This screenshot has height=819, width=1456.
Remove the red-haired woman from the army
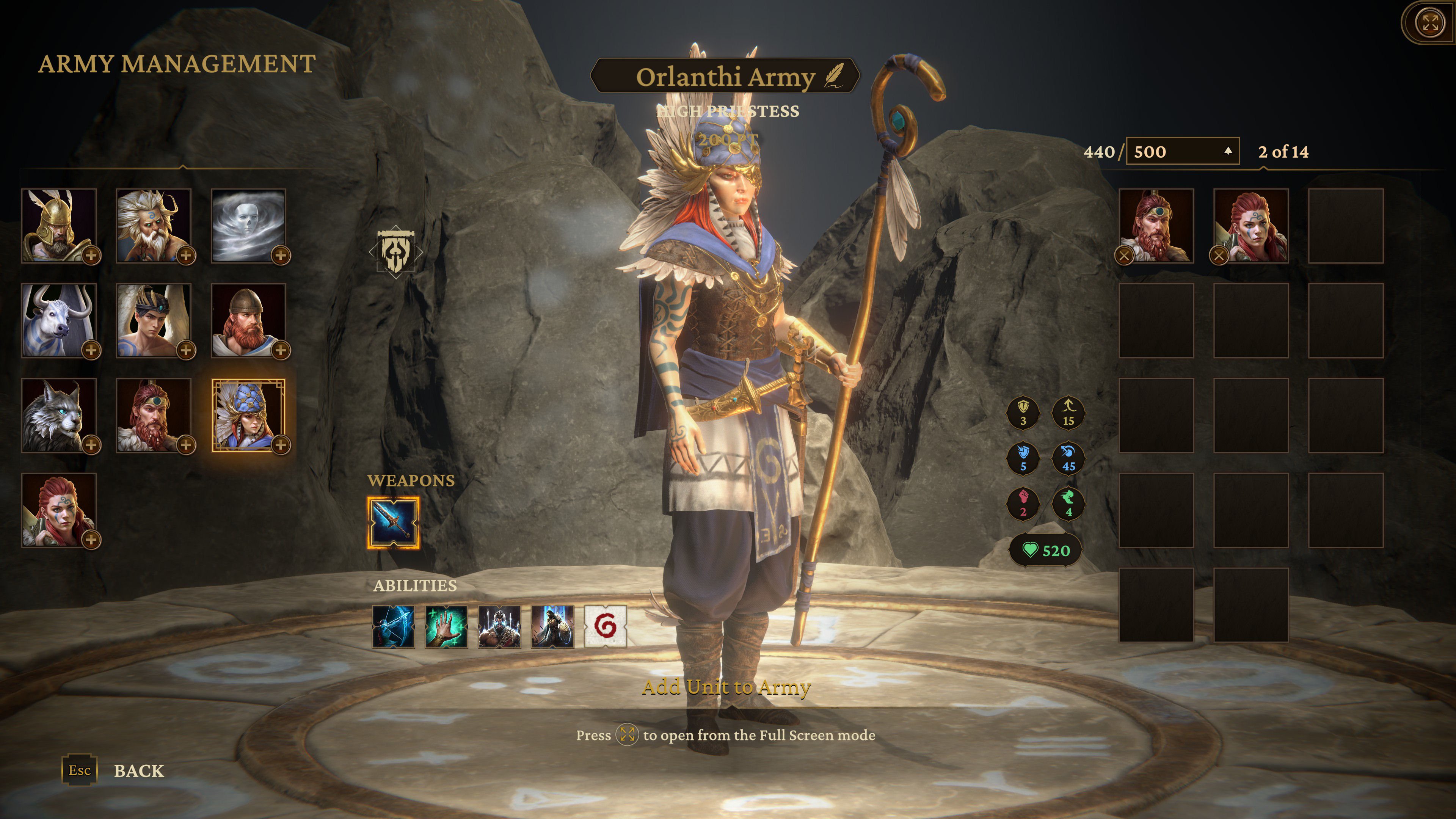click(1219, 256)
